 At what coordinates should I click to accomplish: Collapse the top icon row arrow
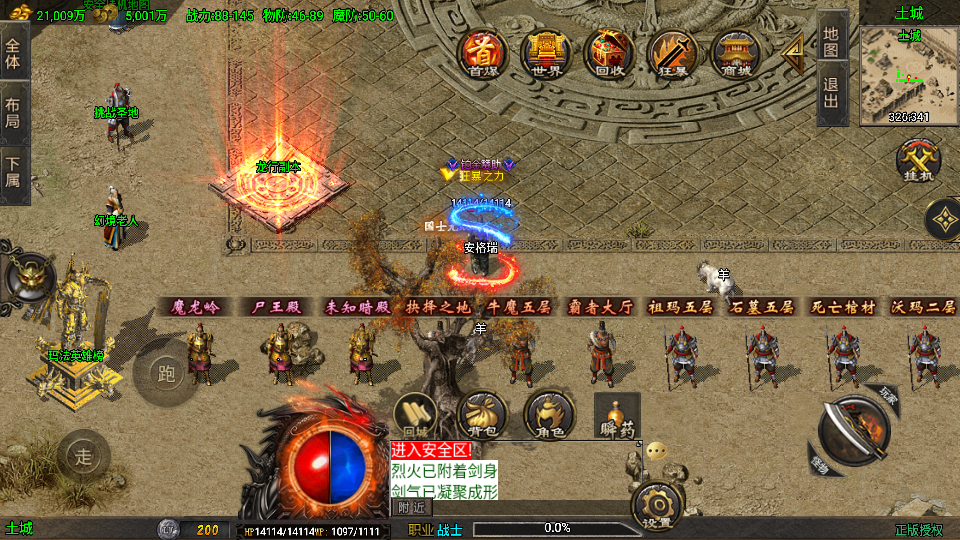click(x=793, y=51)
